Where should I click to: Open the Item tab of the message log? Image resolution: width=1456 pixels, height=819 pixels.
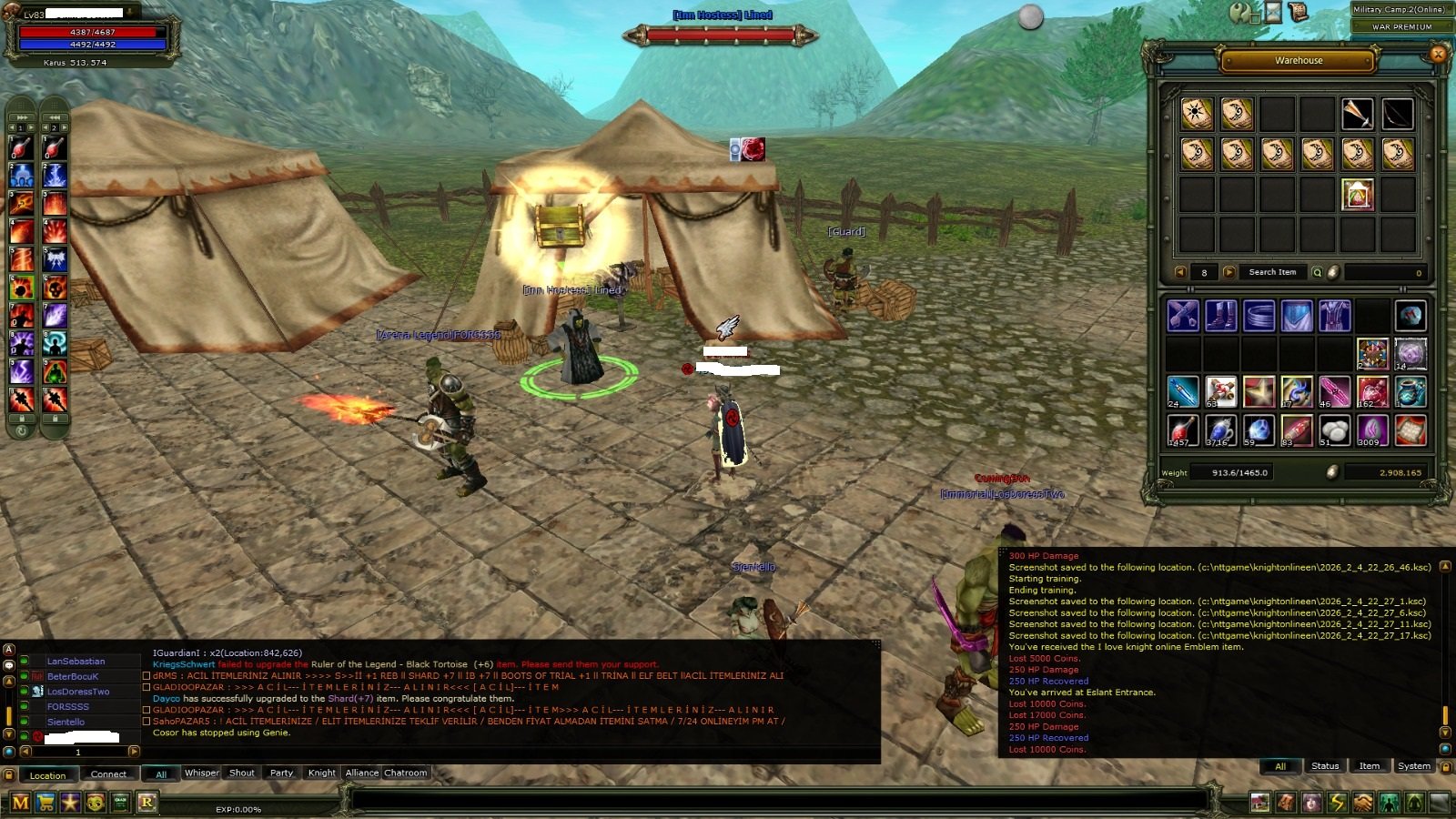tap(1370, 766)
